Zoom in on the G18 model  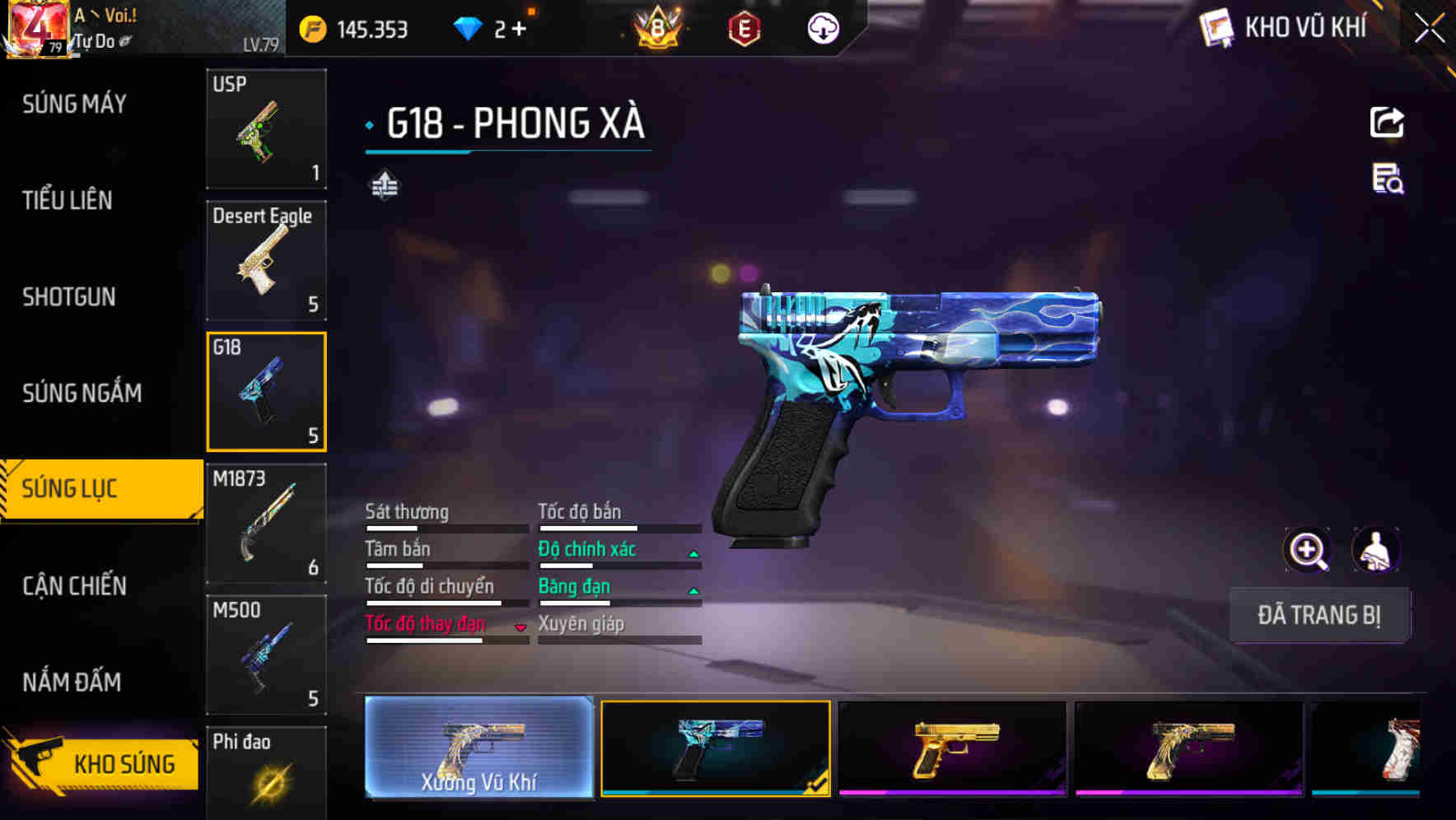click(1308, 549)
